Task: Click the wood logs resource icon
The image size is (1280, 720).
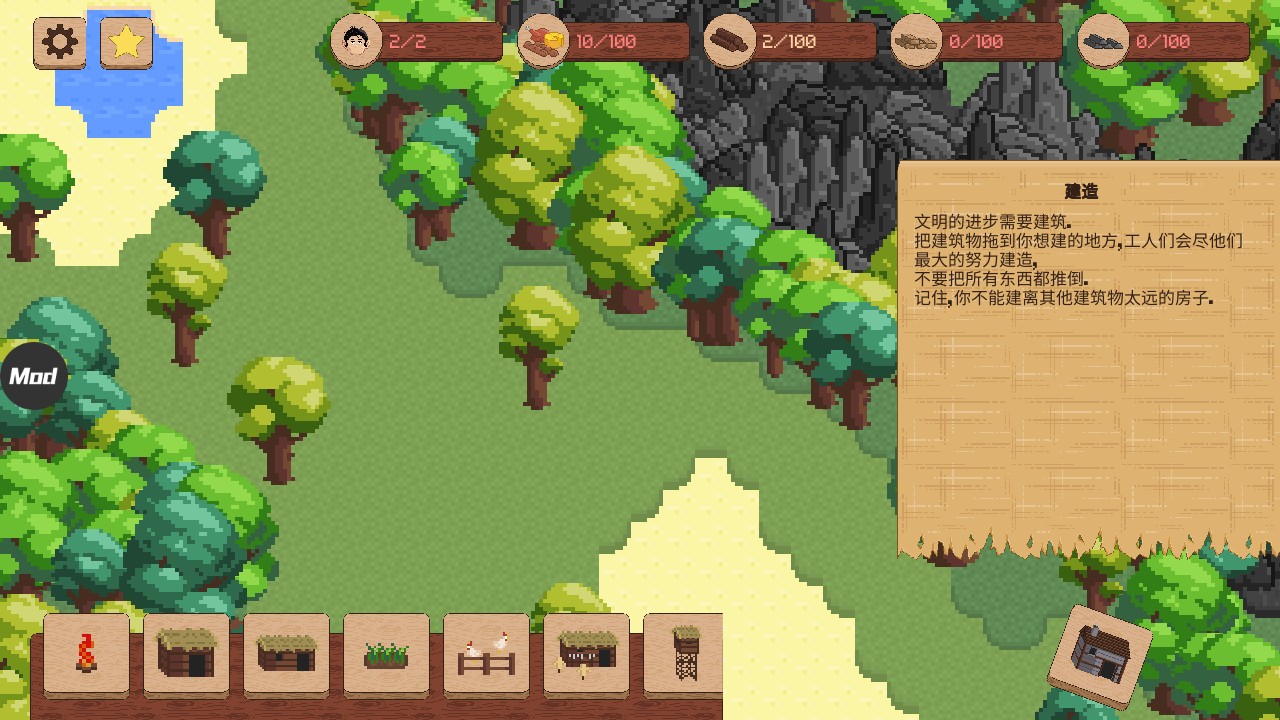Action: click(x=730, y=42)
